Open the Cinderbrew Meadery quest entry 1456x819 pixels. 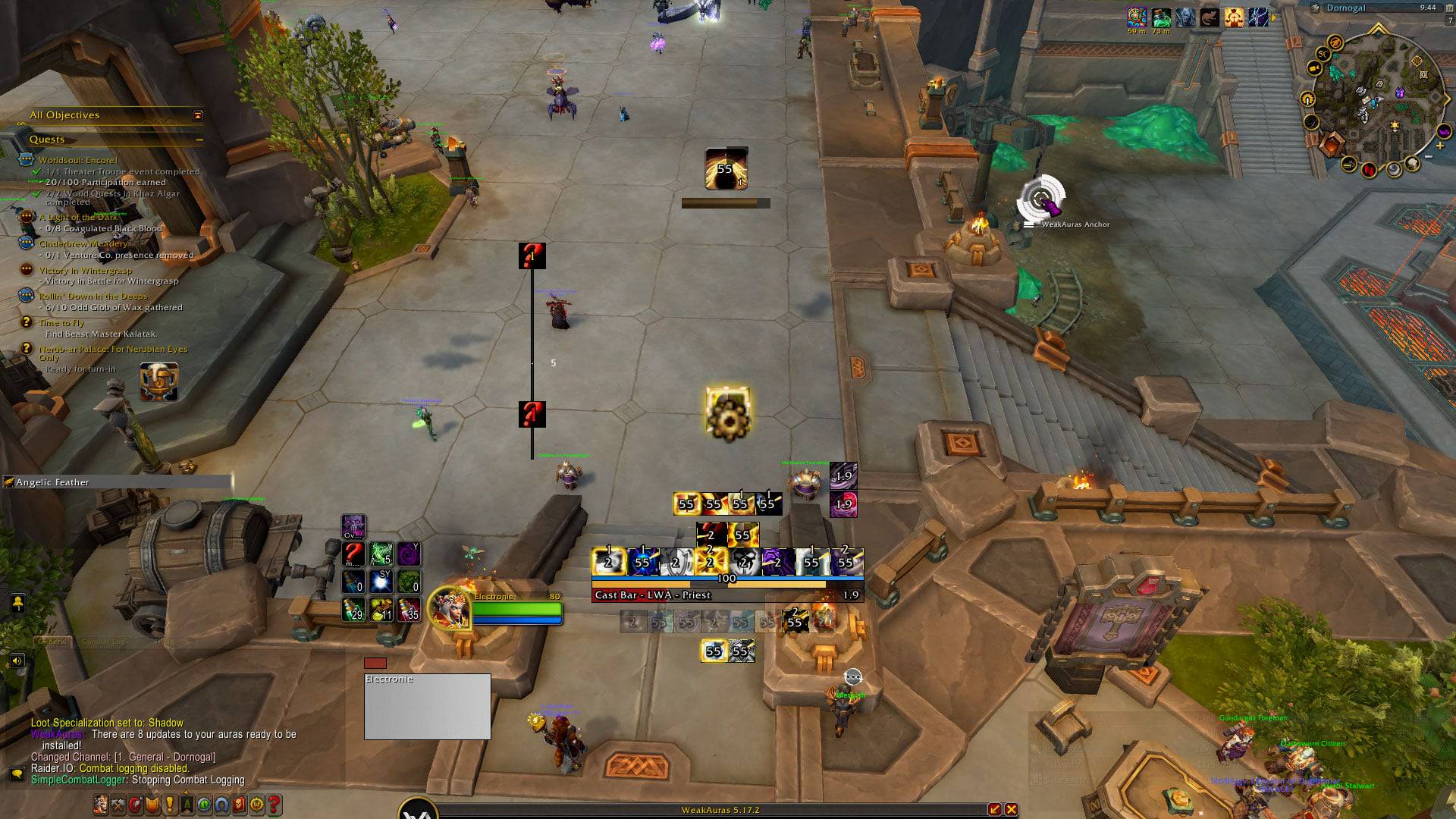[83, 243]
